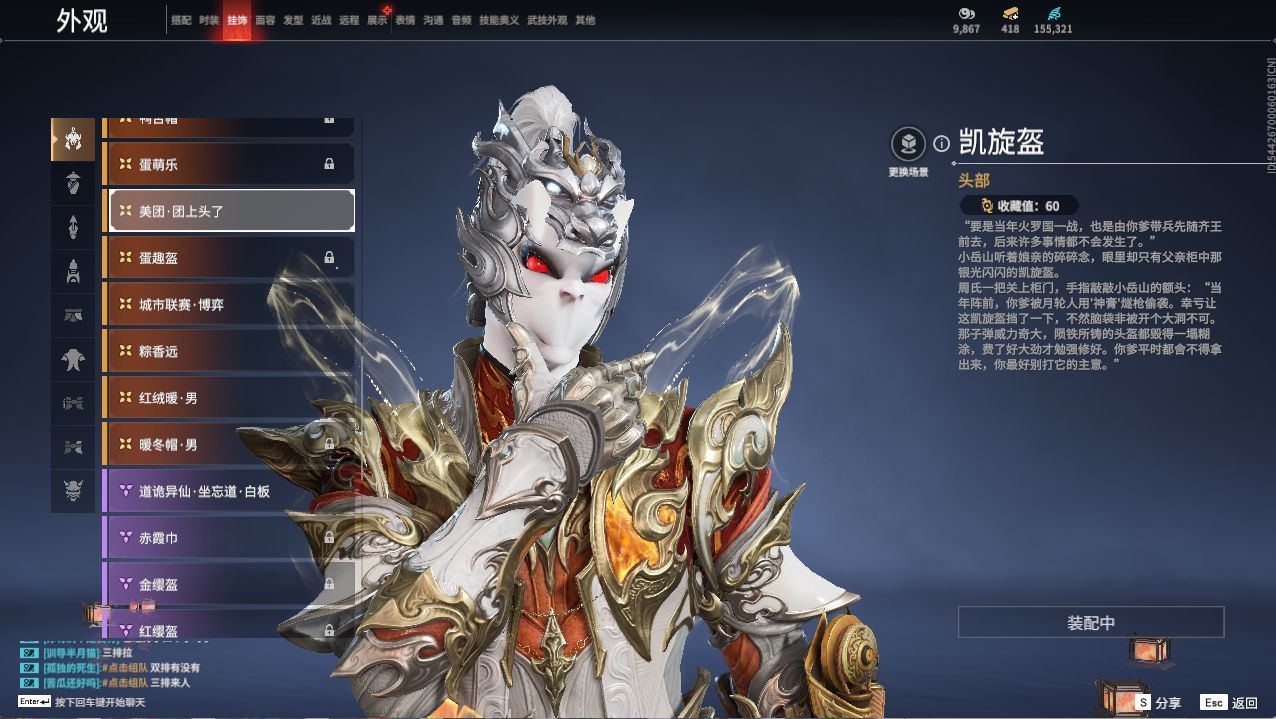The width and height of the screenshot is (1276, 719).
Task: Switch to the 表情 tab
Action: tap(405, 20)
